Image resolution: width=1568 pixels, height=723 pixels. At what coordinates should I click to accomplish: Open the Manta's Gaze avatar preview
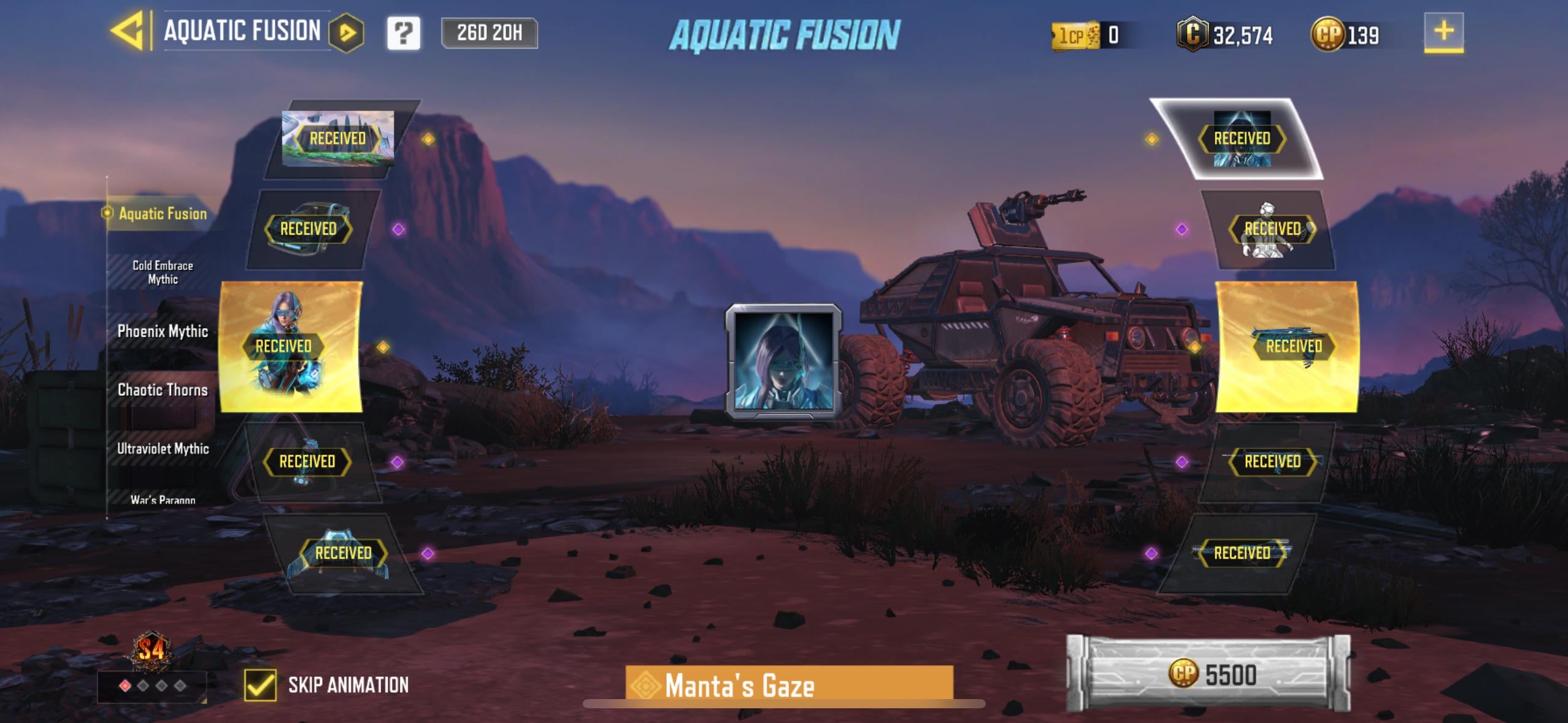click(x=783, y=362)
